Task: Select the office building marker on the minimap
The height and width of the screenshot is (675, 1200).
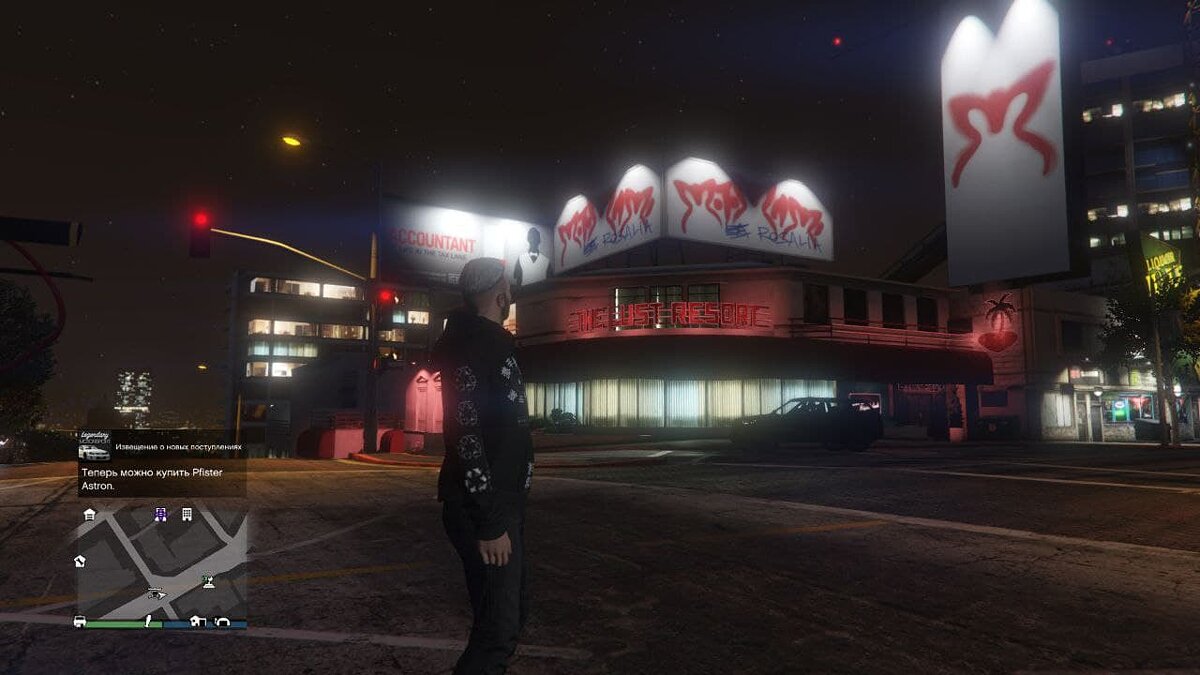Action: 187,514
